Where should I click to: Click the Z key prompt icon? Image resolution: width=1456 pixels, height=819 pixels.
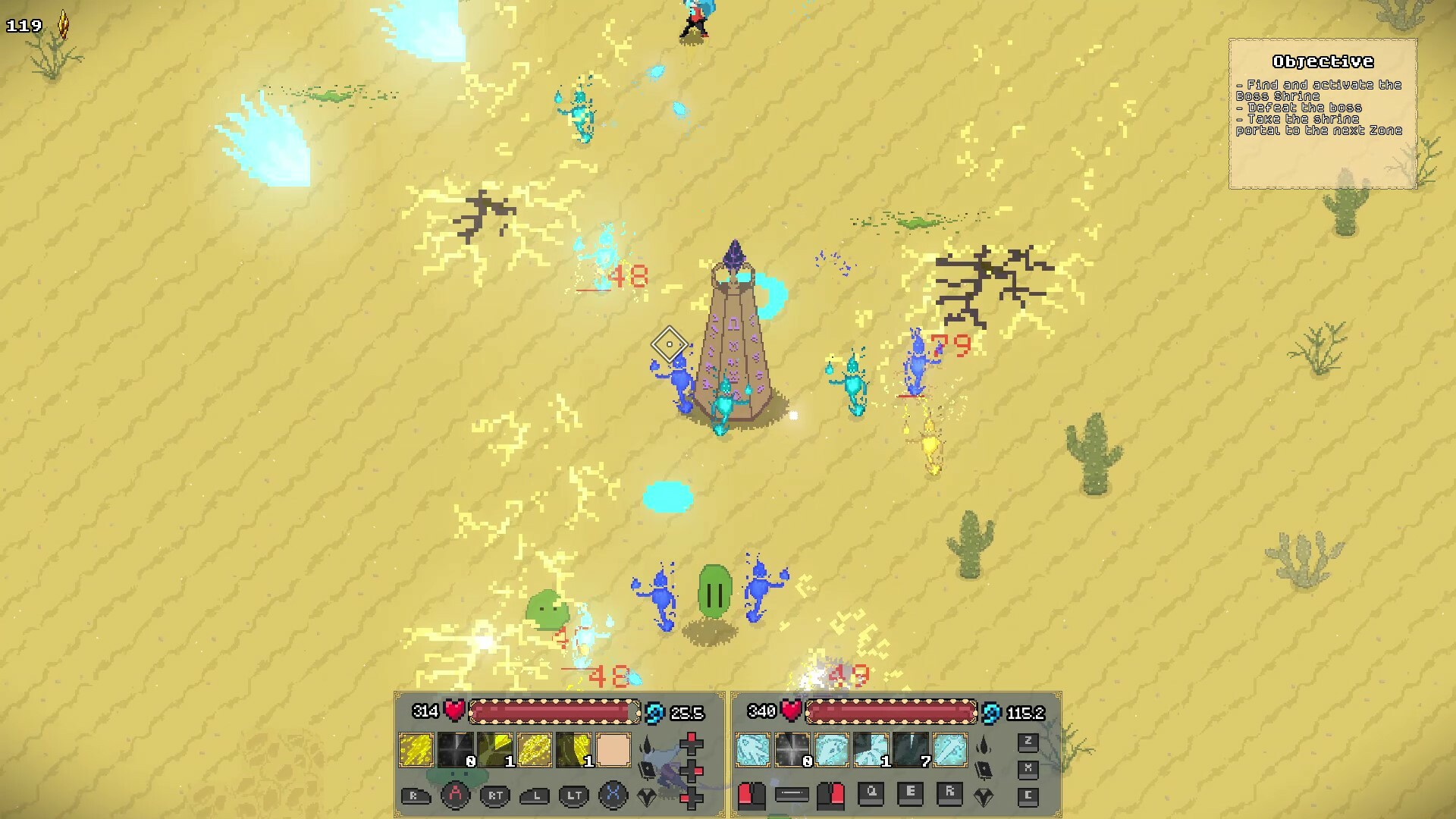pos(1028,742)
